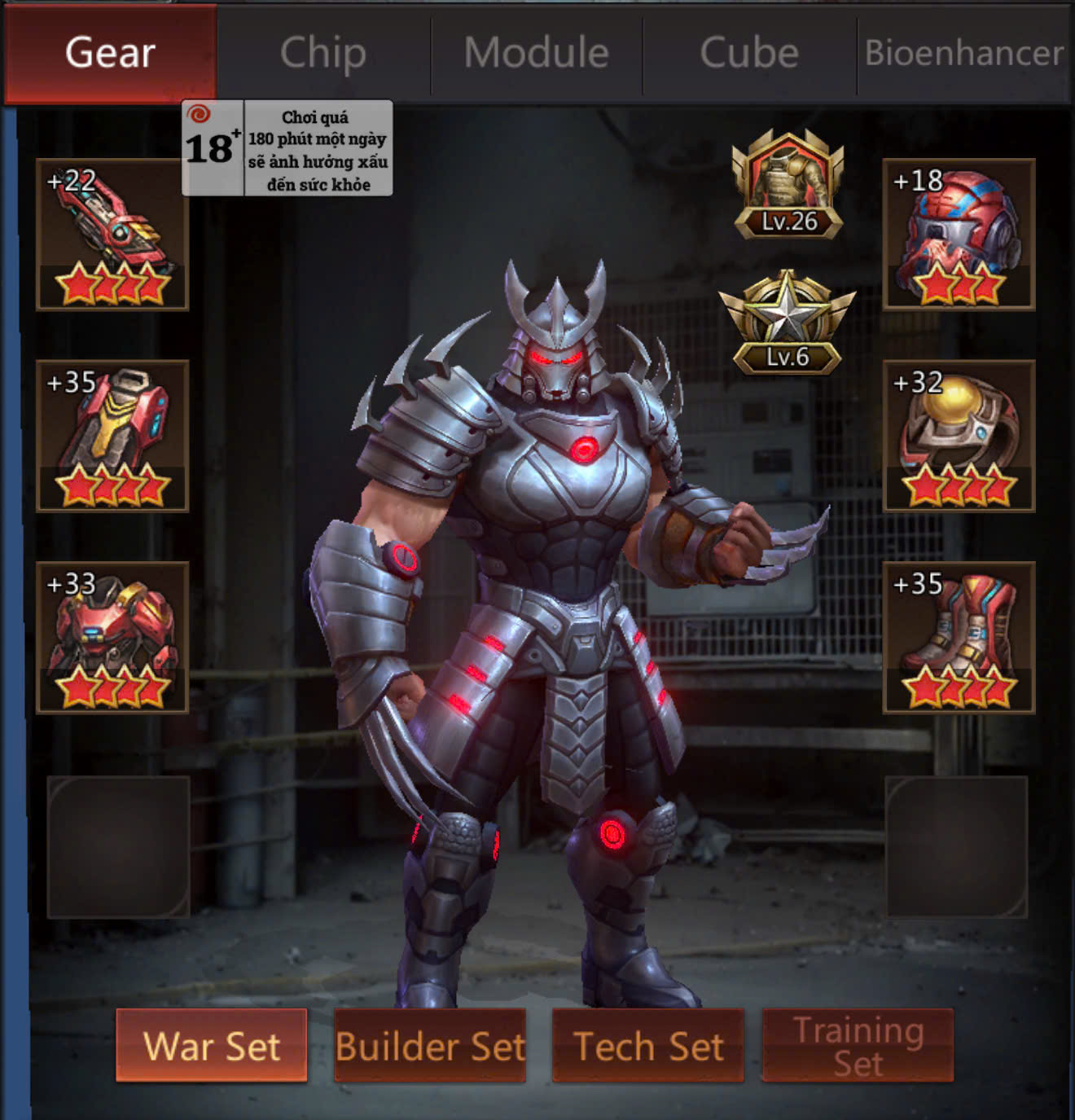Switch to the Cube tab

point(748,53)
